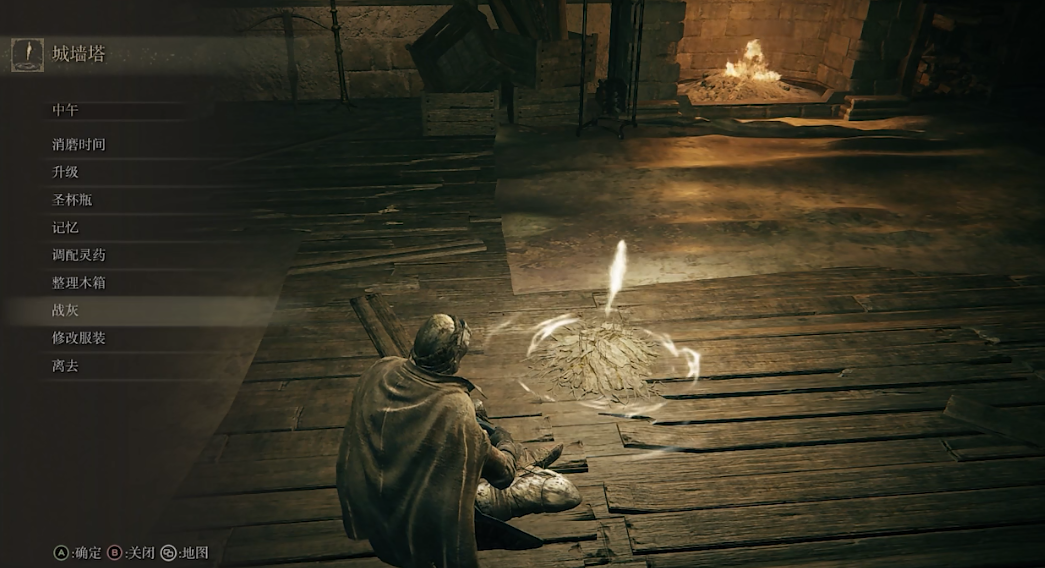Select 离去 to leave the site
Screen dimensions: 1045x568
pyautogui.click(x=65, y=366)
